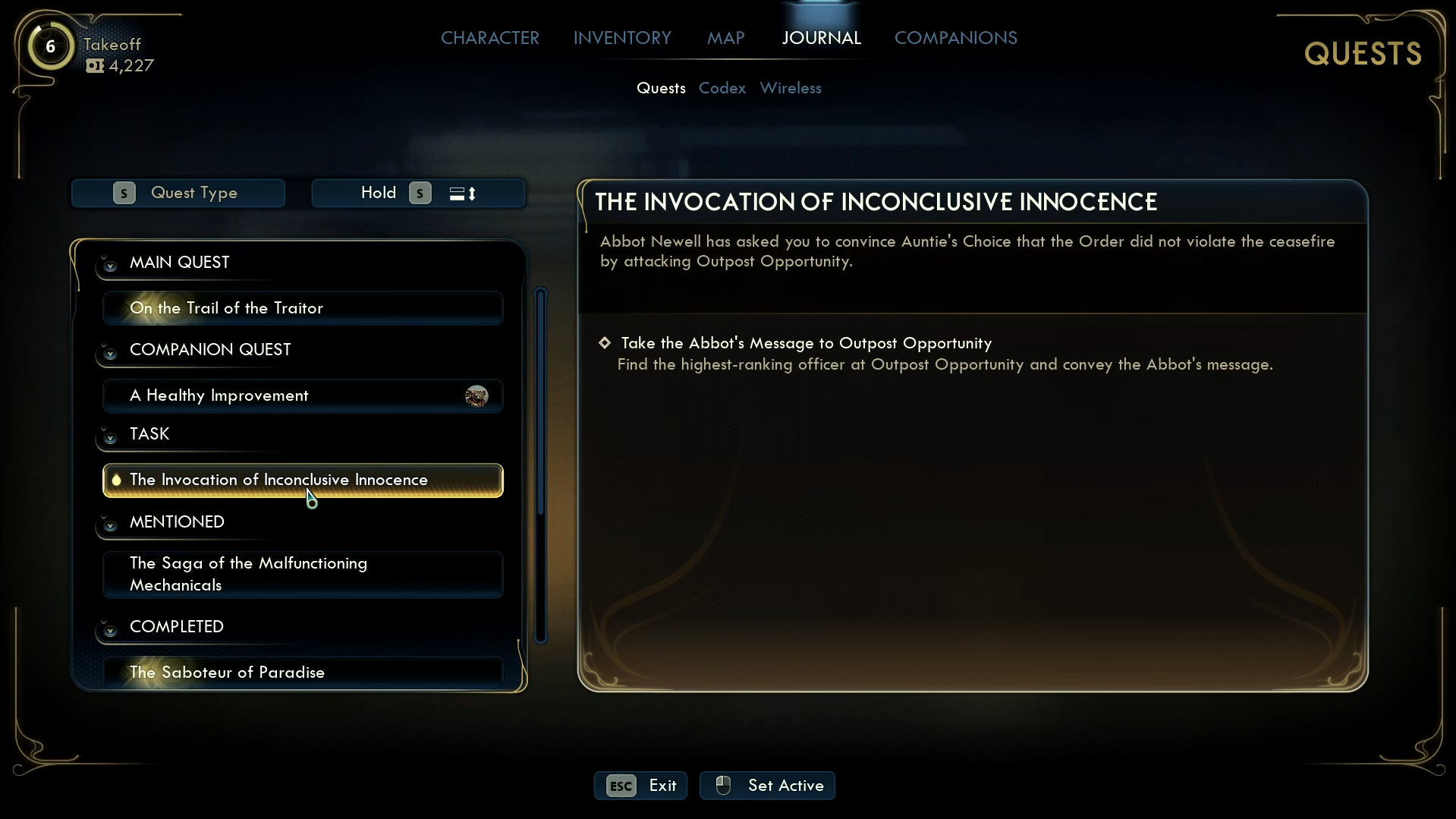1456x819 pixels.
Task: Exit the journal screen
Action: [640, 786]
